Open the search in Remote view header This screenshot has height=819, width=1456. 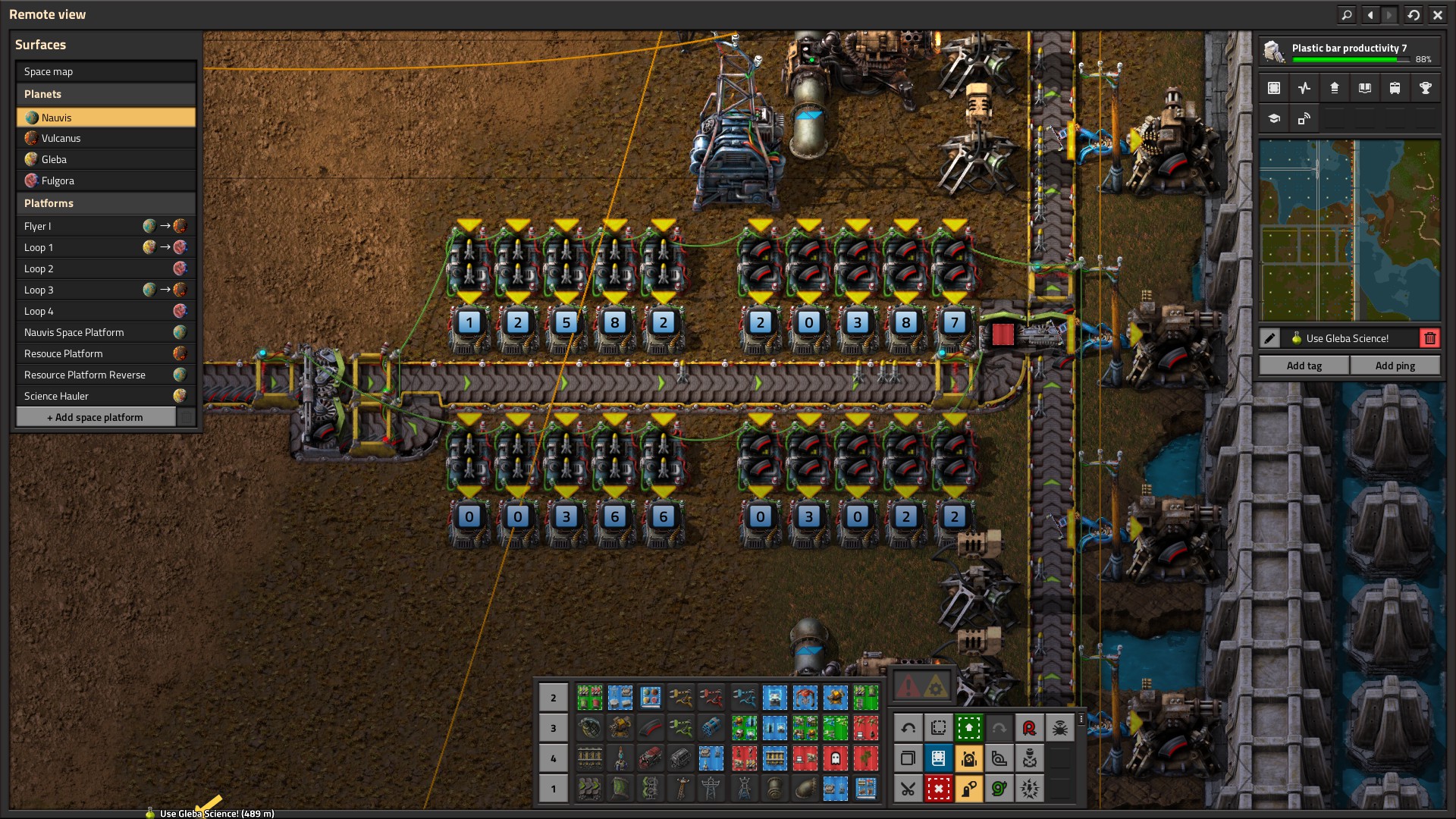click(x=1346, y=14)
